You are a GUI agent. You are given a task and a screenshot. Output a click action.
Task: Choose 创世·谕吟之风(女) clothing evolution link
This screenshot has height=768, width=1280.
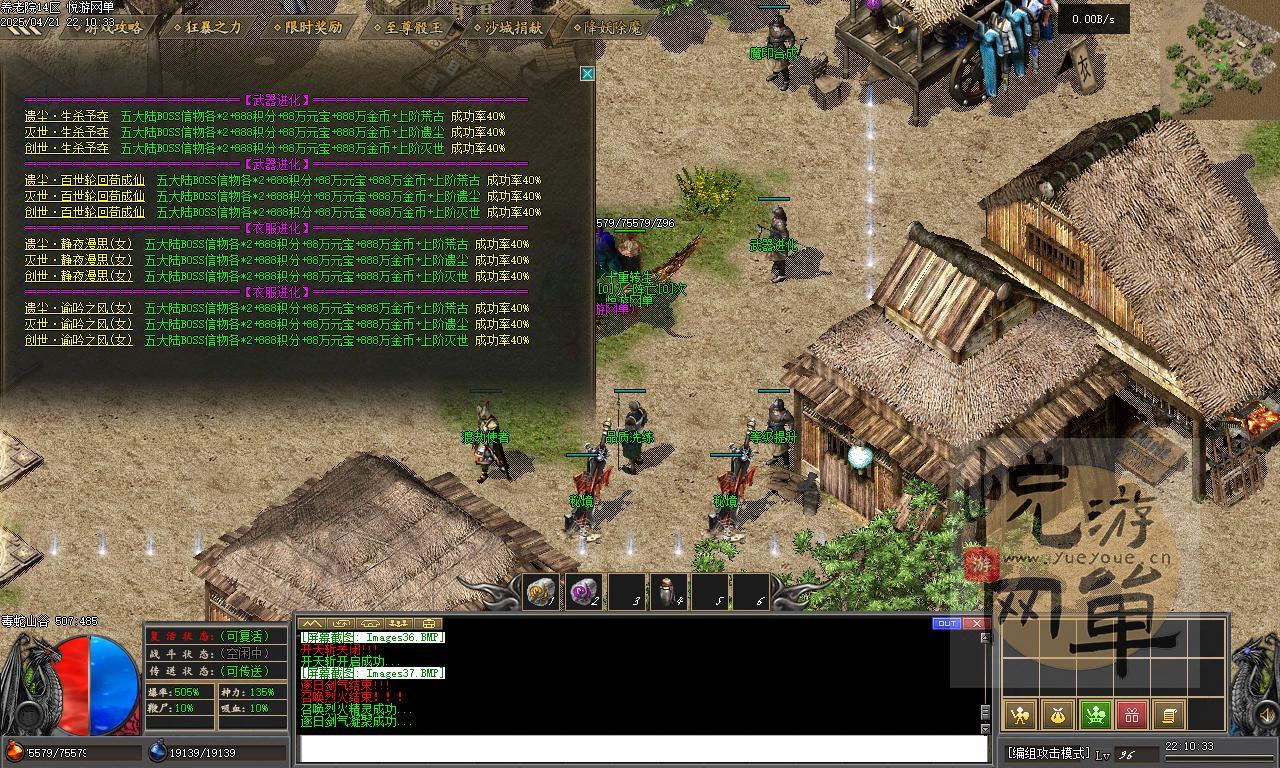(78, 340)
